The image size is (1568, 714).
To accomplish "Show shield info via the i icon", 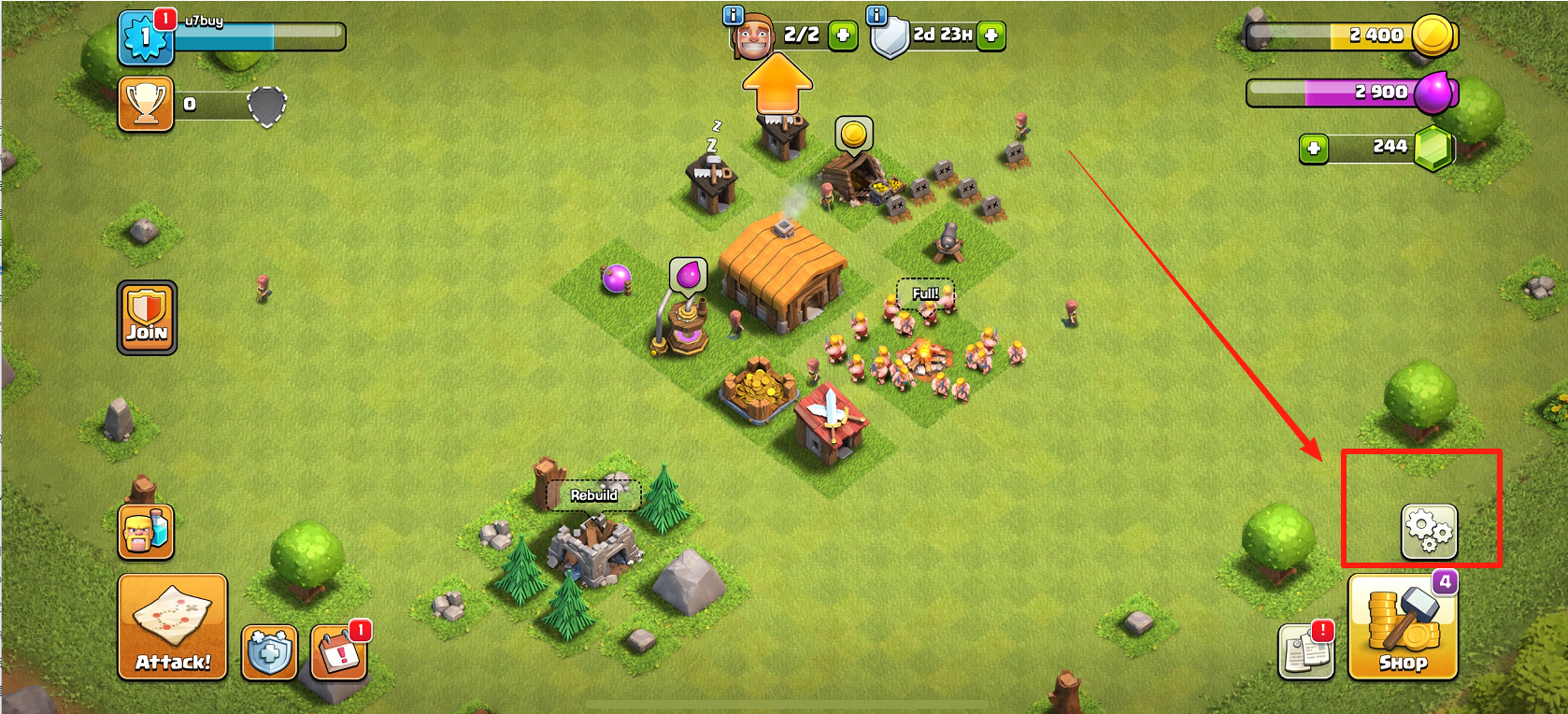I will [877, 15].
